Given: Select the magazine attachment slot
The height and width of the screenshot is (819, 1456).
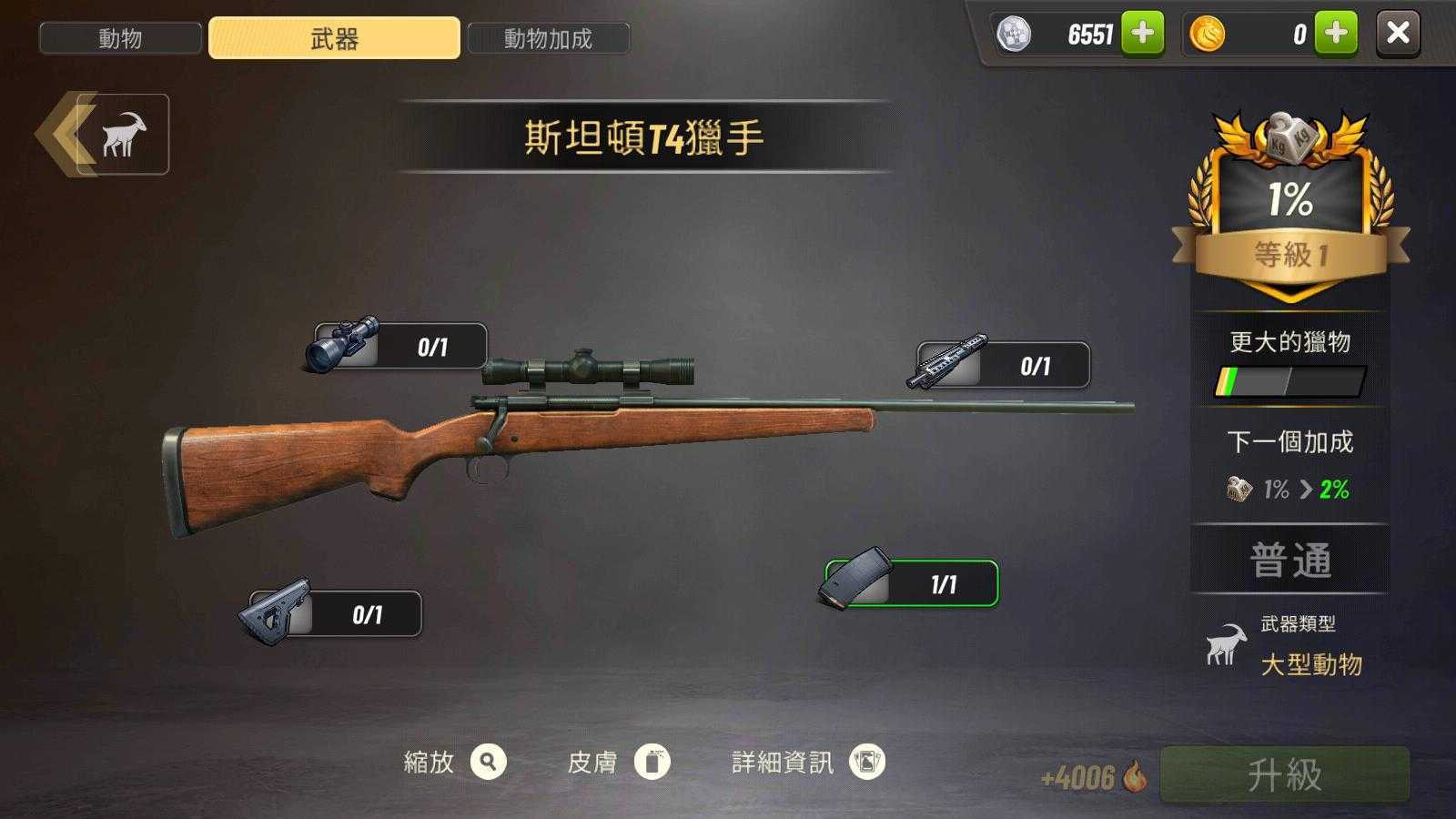Looking at the screenshot, I should (911, 583).
